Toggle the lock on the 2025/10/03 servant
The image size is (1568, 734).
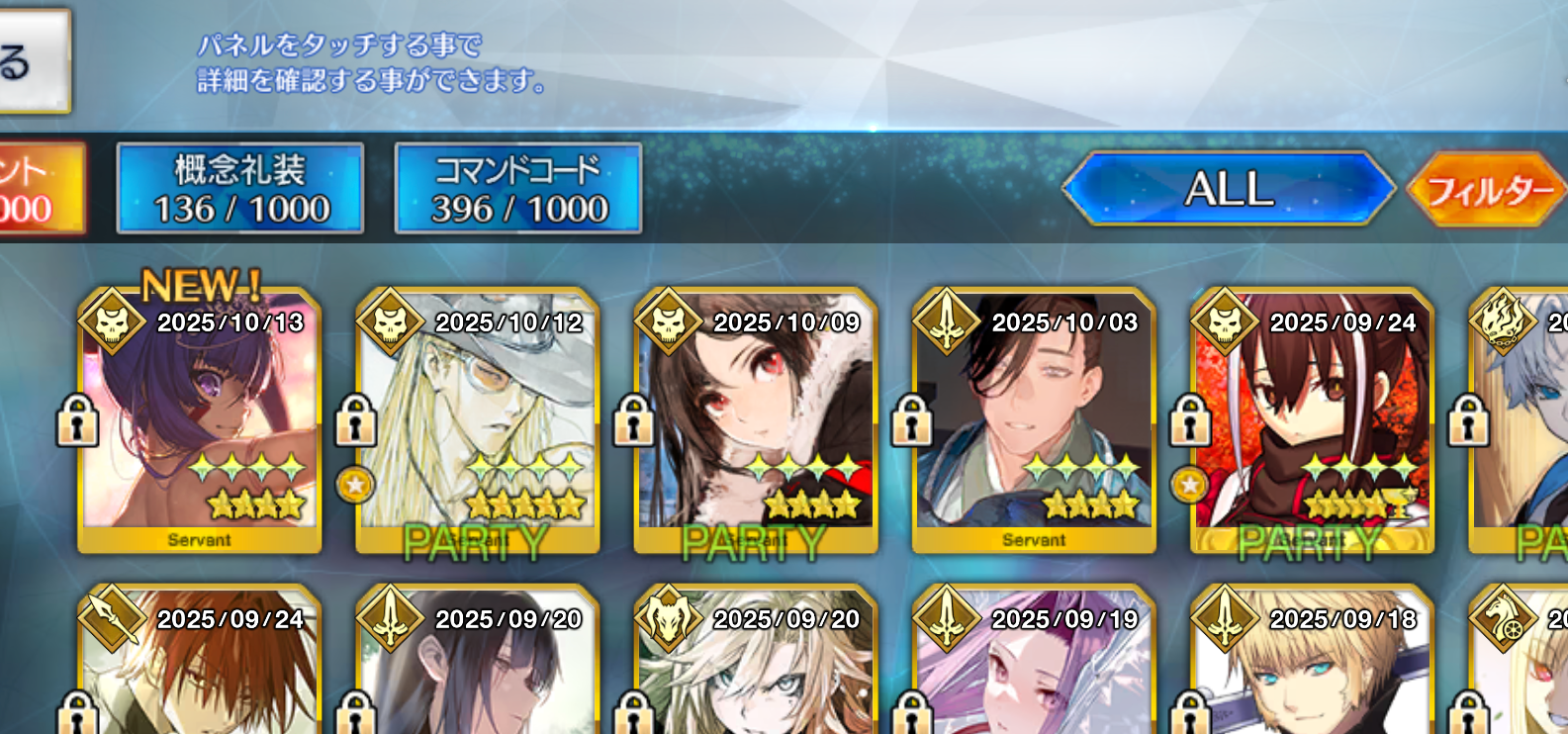click(x=911, y=419)
